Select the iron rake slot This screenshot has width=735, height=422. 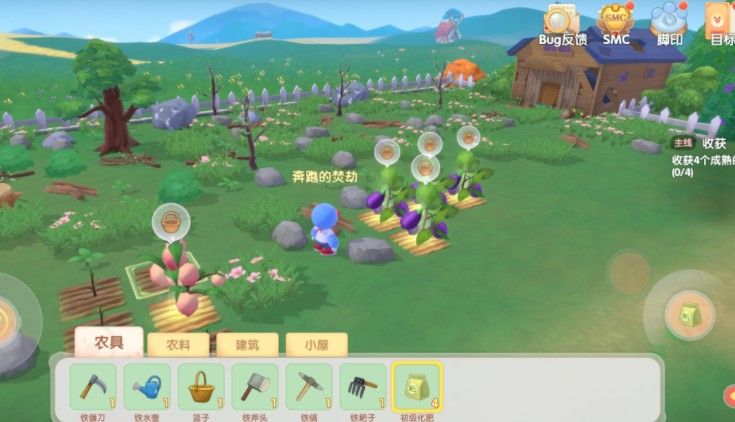click(363, 386)
